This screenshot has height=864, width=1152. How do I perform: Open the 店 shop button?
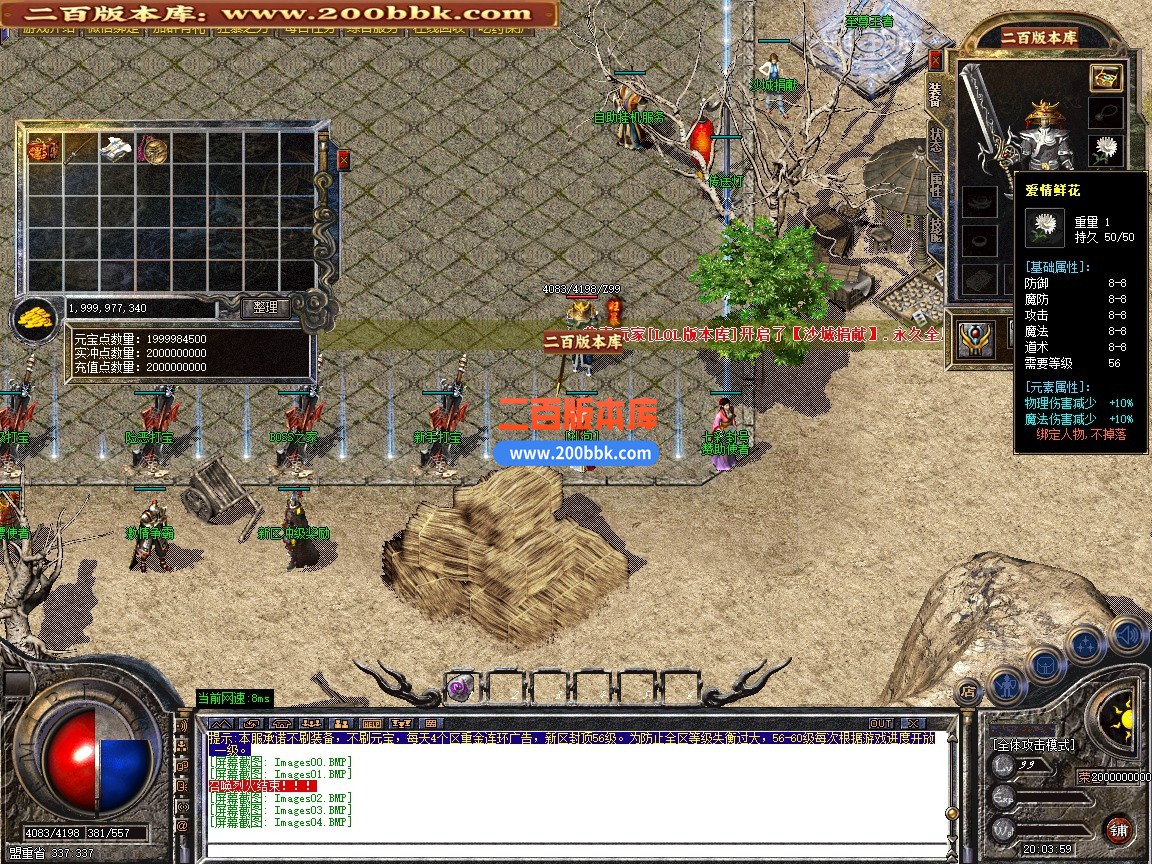[x=967, y=689]
